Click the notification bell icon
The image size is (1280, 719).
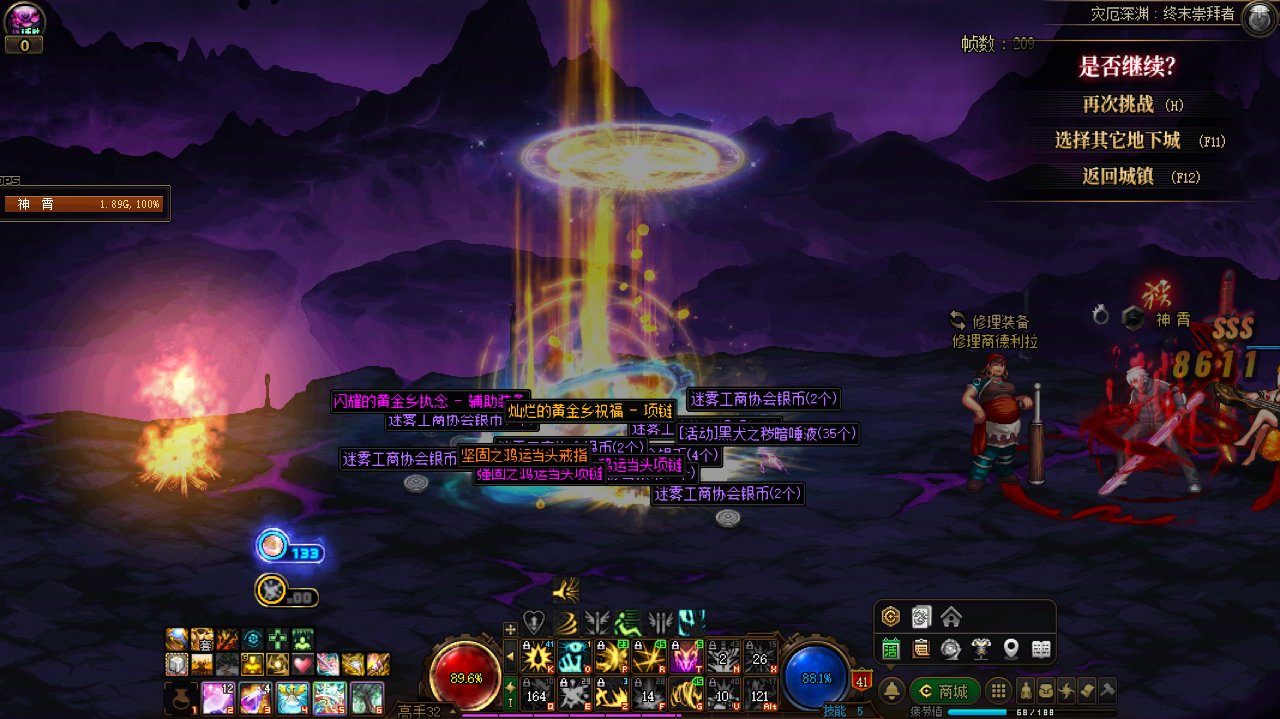(891, 691)
